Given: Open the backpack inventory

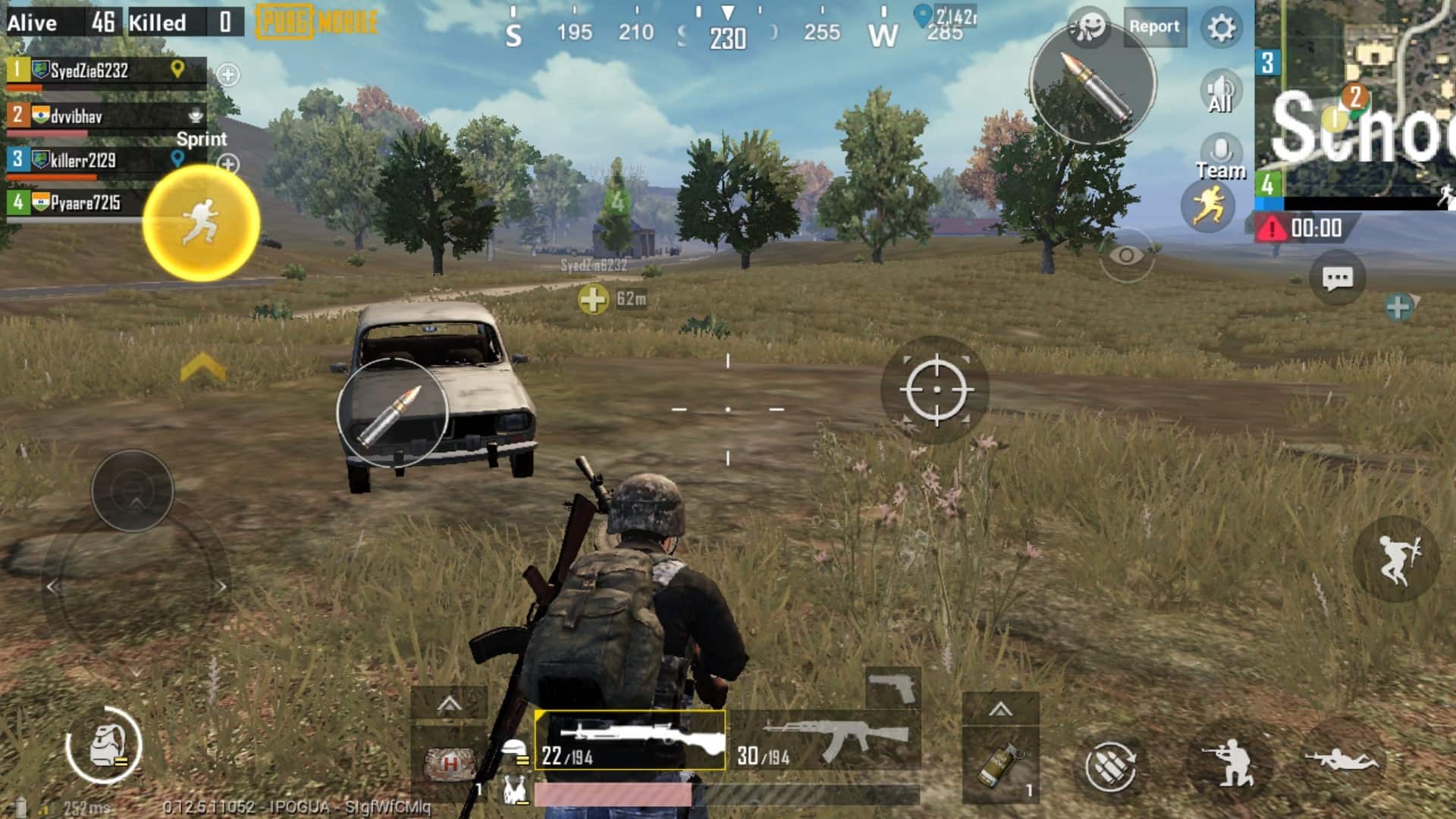Looking at the screenshot, I should pyautogui.click(x=104, y=745).
